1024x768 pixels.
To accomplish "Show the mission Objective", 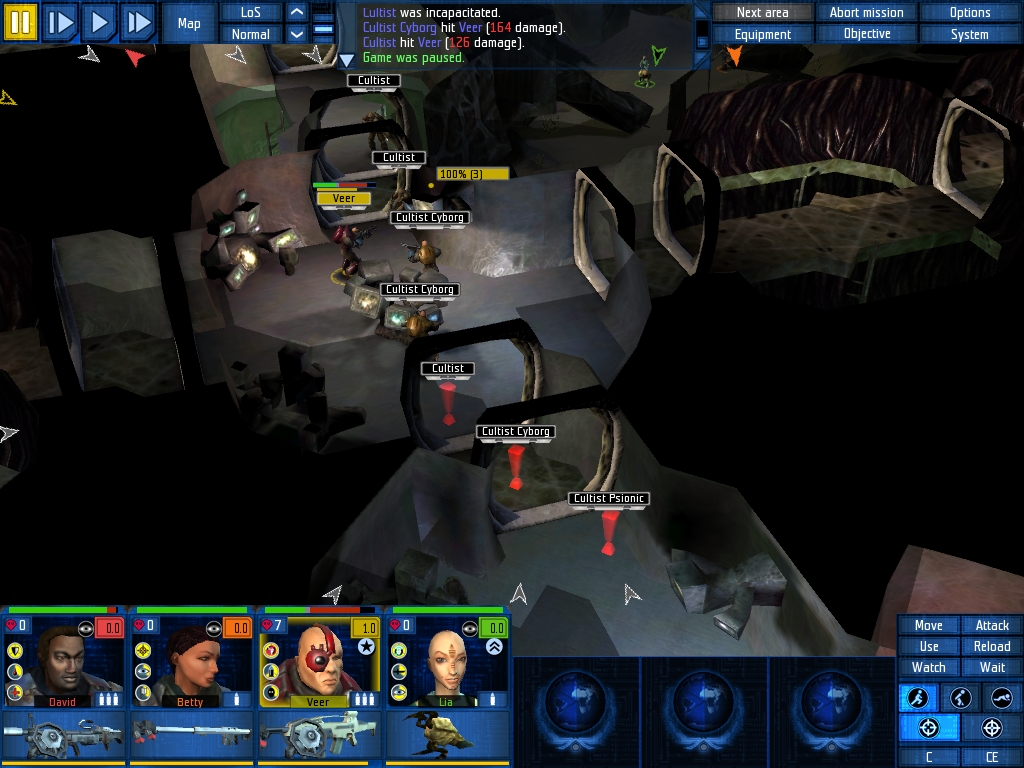I will (x=866, y=34).
